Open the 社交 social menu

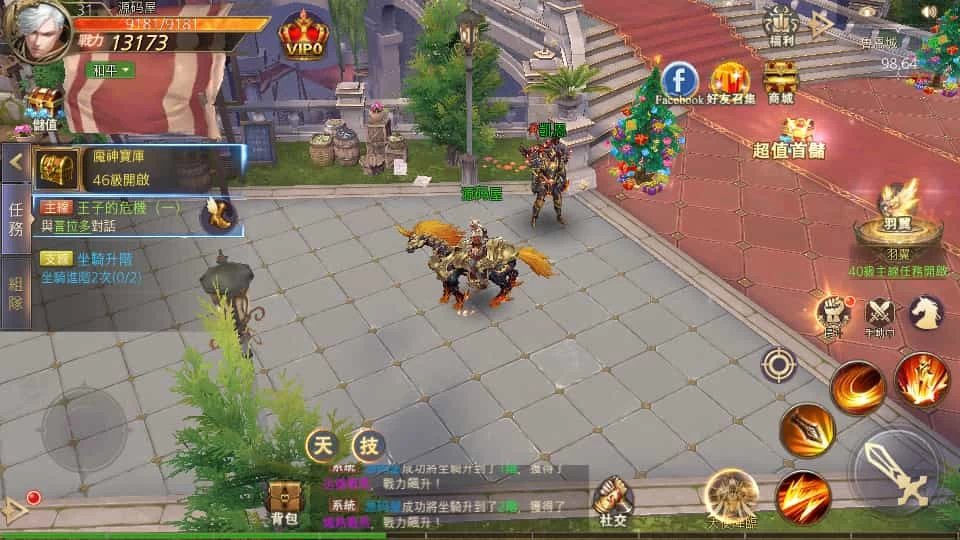(x=614, y=499)
